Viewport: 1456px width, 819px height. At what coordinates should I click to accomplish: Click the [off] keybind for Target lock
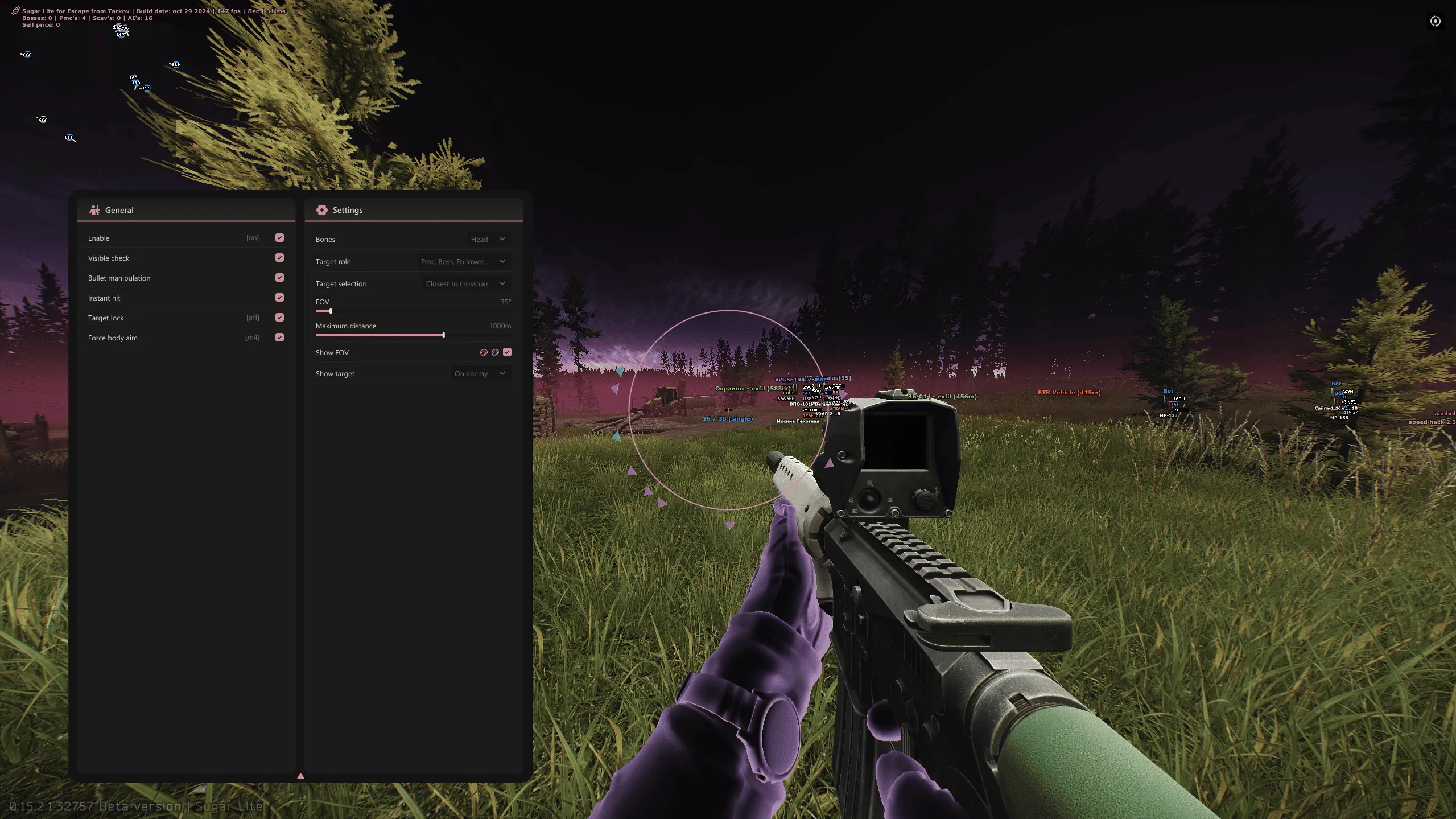(x=253, y=317)
